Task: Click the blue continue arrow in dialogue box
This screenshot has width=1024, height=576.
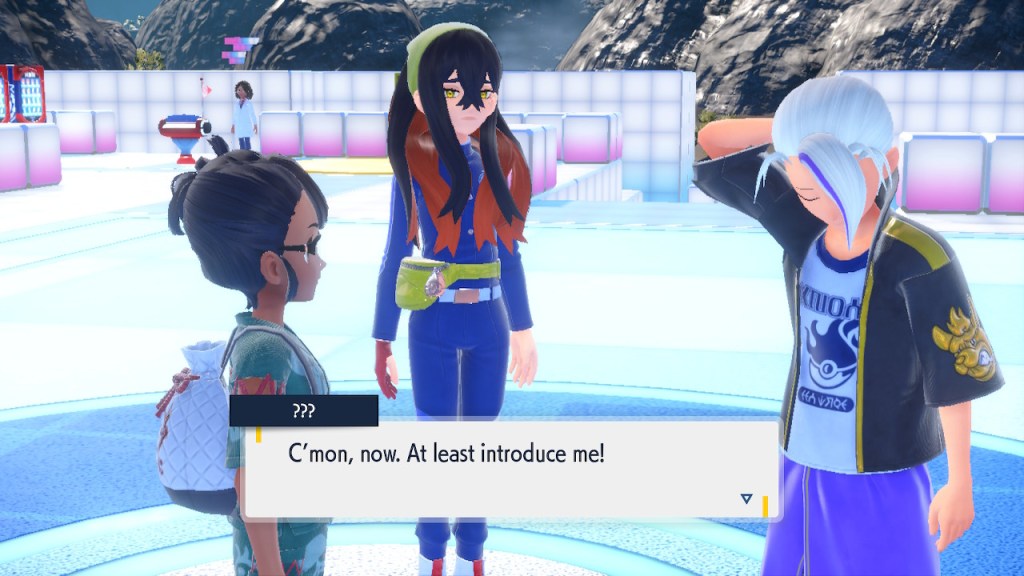Action: pos(746,498)
